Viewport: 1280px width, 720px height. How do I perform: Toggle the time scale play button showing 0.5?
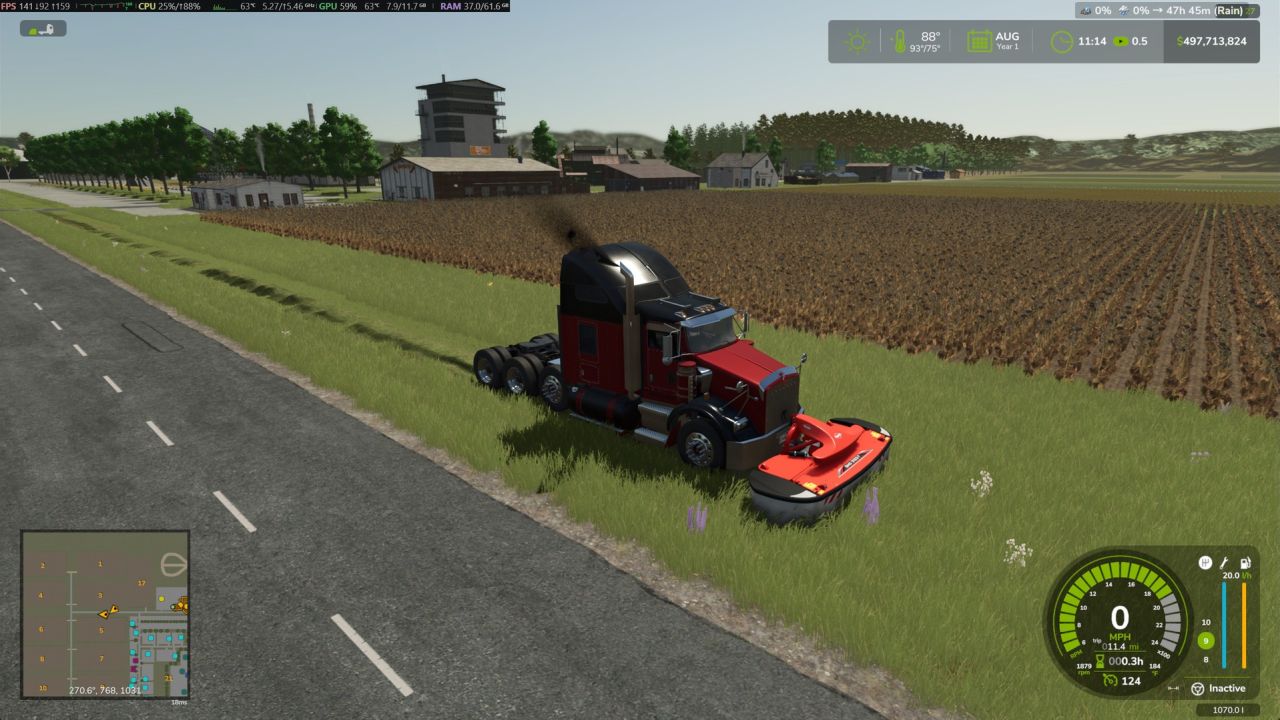pos(1122,40)
